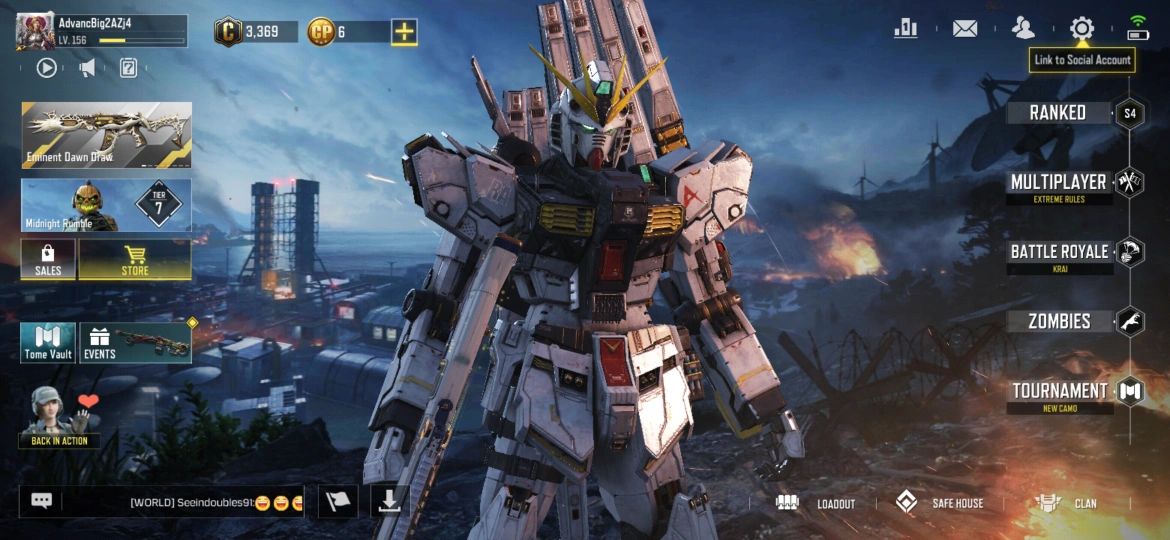
Task: Visit the Safe House
Action: pos(940,503)
